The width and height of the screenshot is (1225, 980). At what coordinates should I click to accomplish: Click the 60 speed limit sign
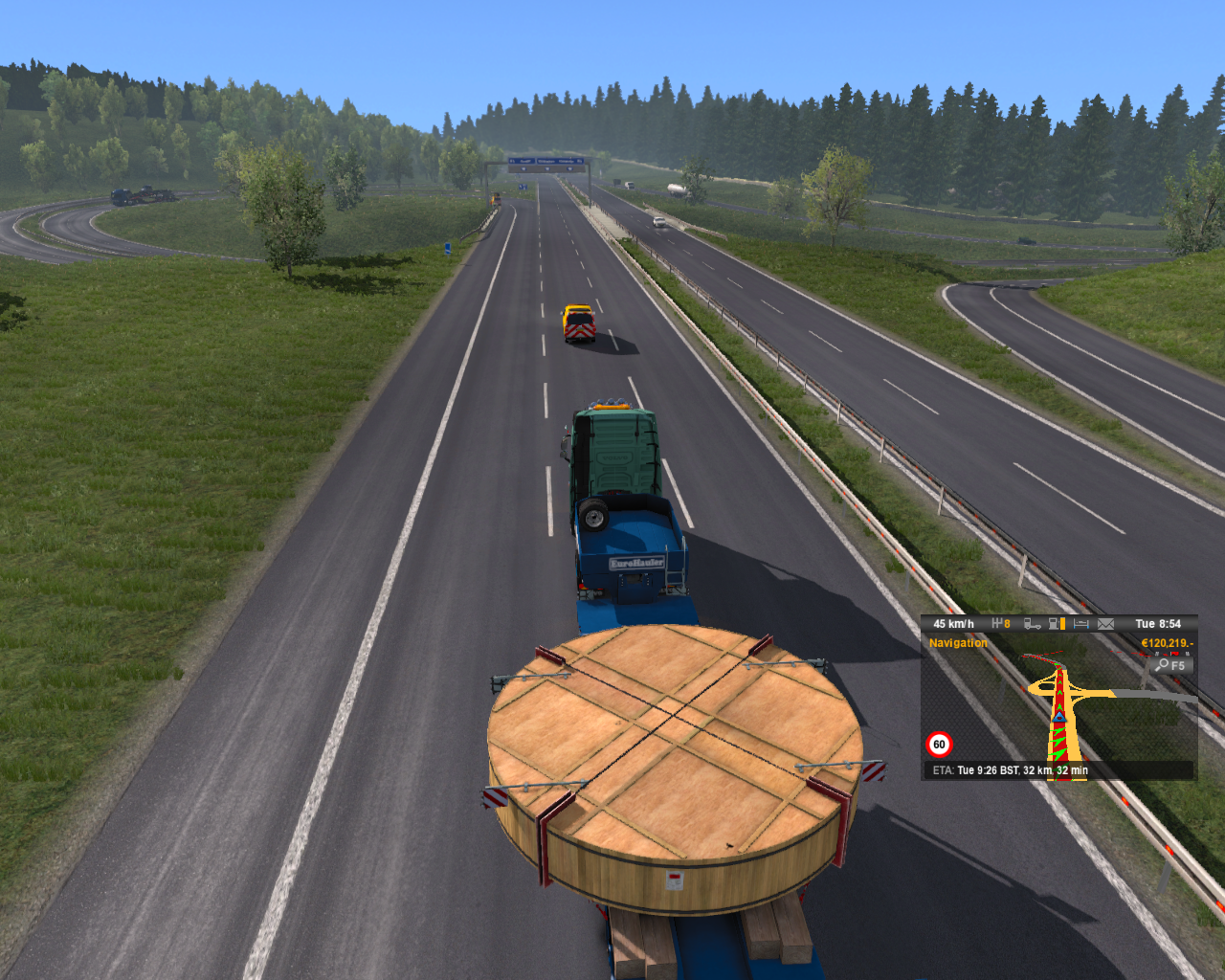coord(940,744)
